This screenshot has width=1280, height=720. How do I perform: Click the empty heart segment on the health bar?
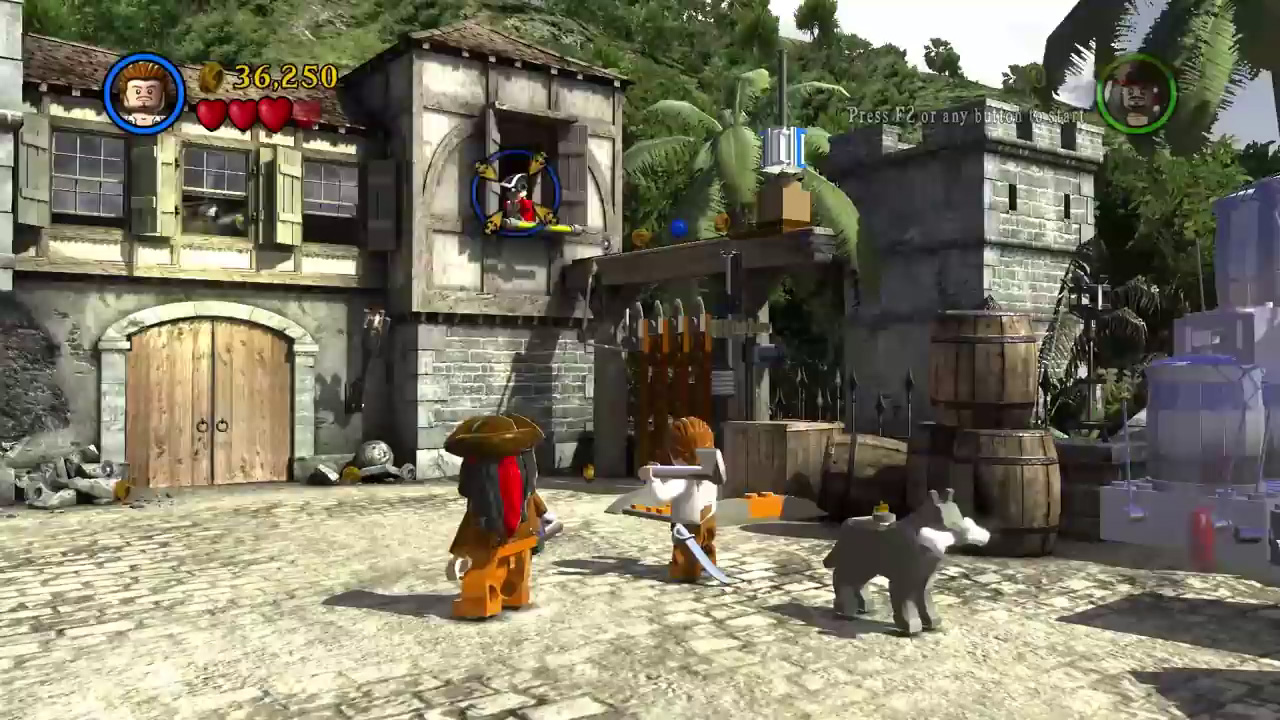(x=307, y=113)
